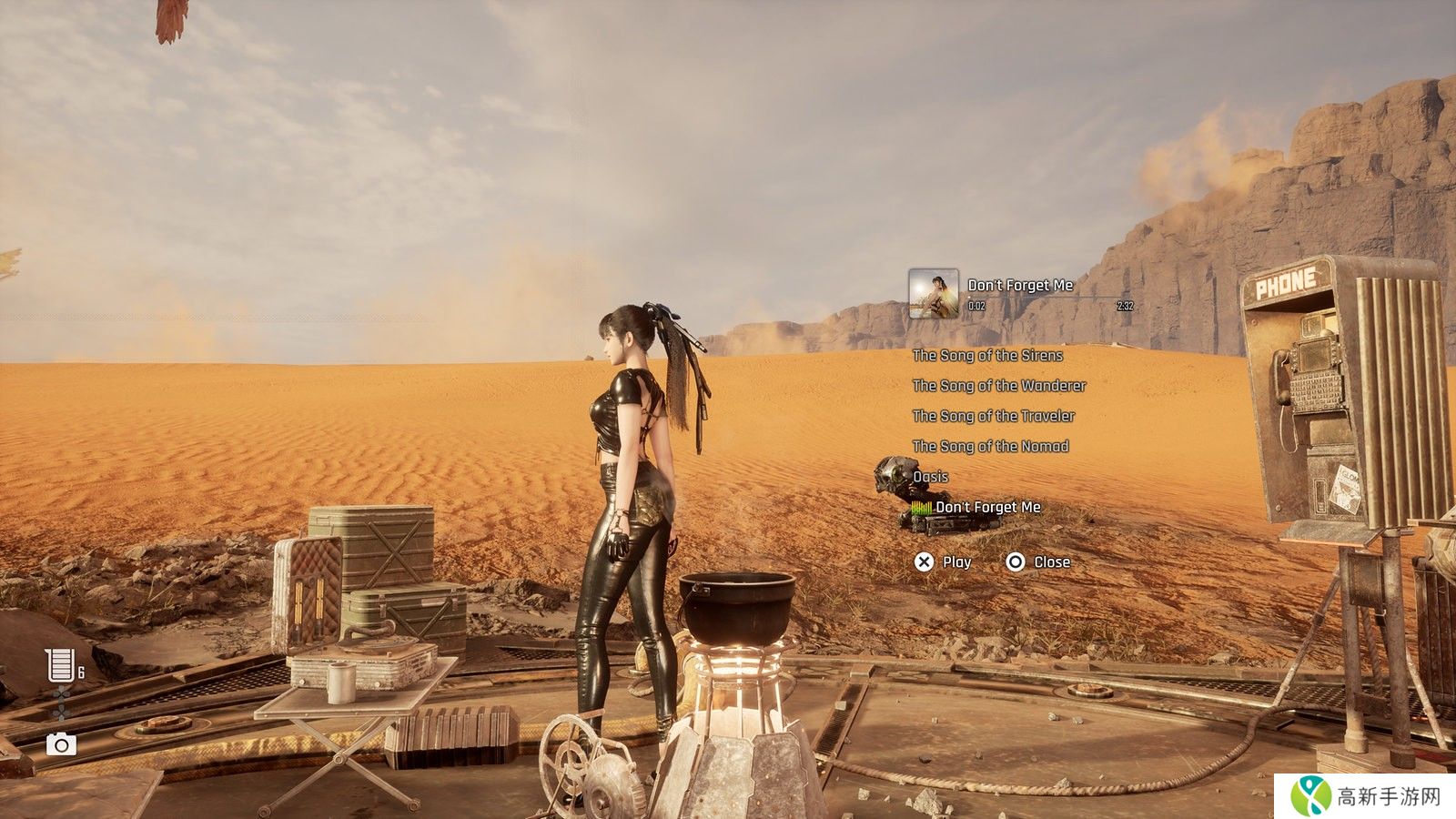Click the now-playing album cover thumbnail
Screen dimensions: 1456x819
933,293
